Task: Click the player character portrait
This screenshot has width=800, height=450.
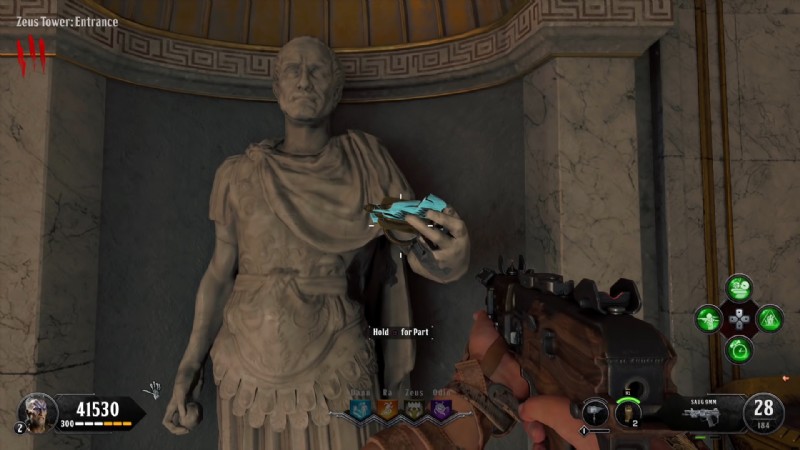Action: (x=36, y=410)
